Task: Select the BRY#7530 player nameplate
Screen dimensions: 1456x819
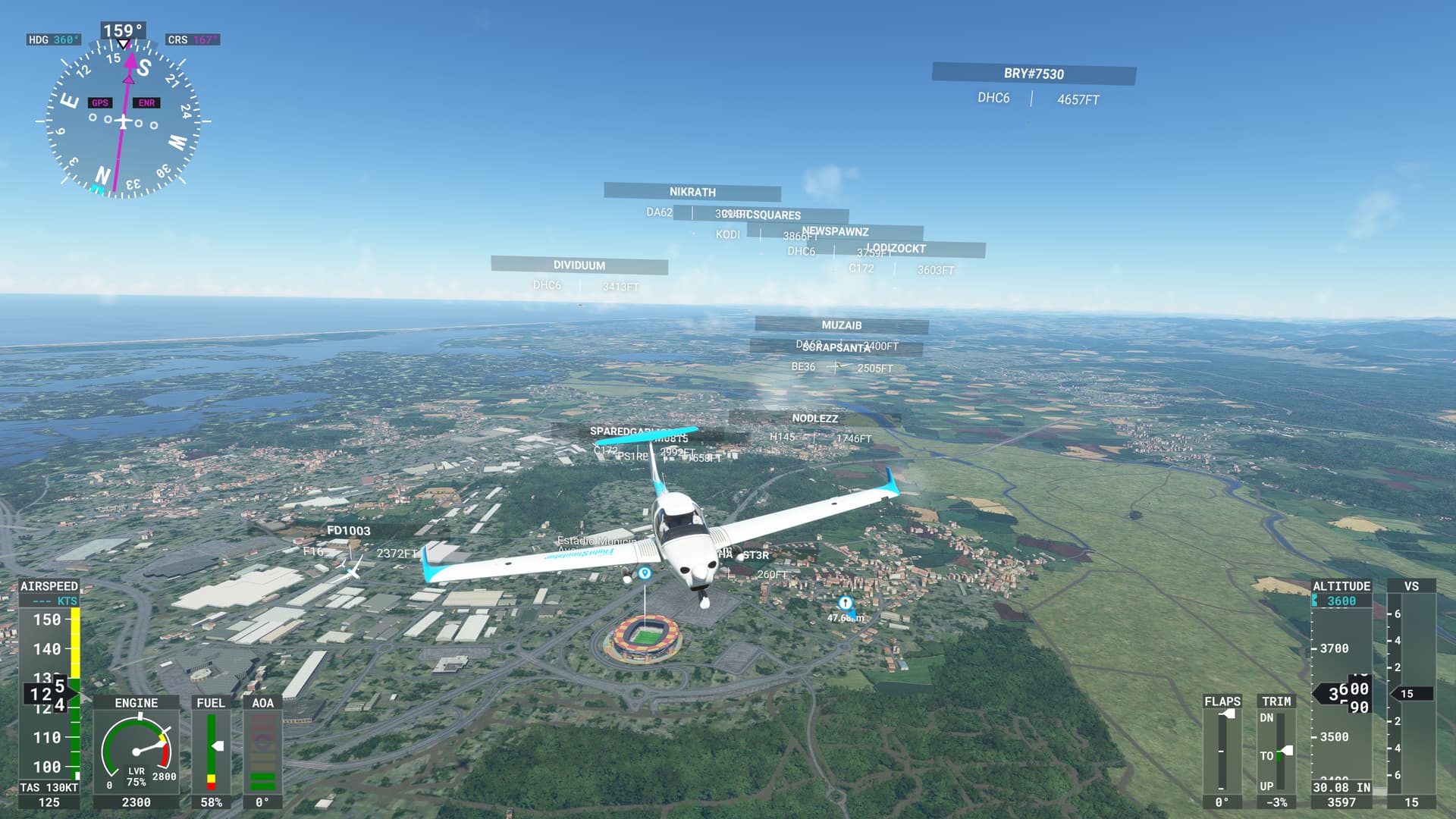Action: pos(1034,74)
